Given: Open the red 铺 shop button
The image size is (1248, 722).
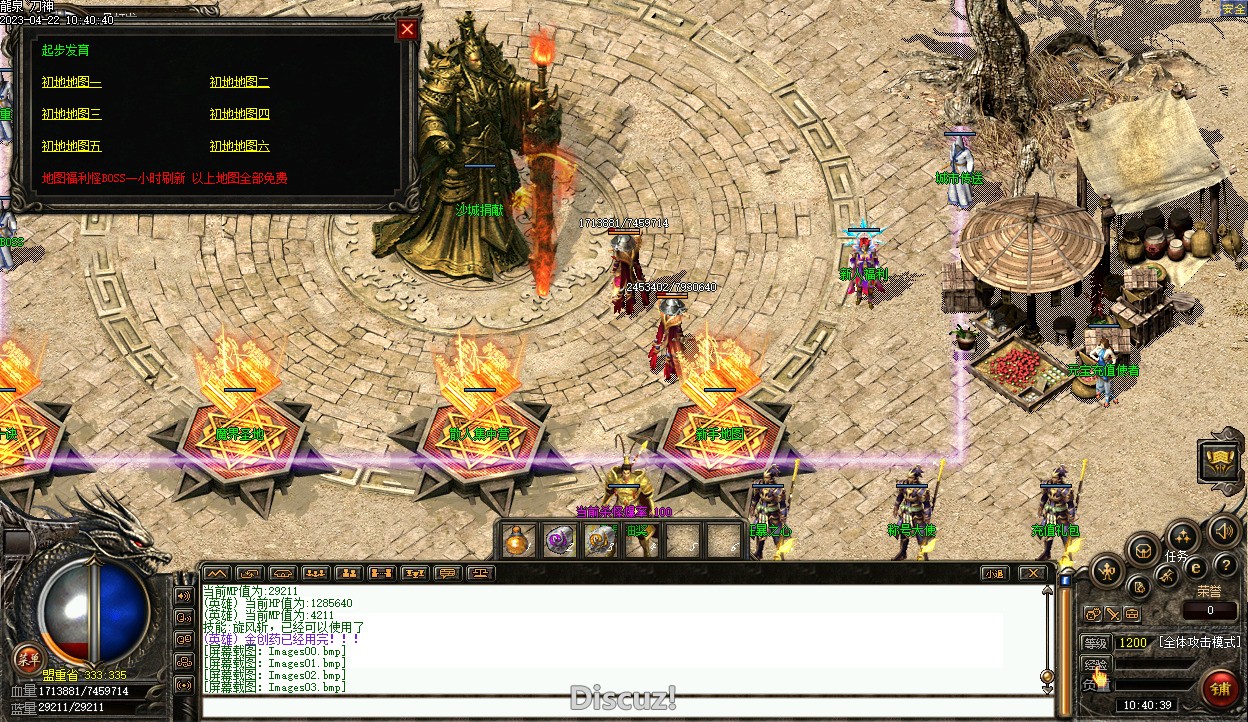Looking at the screenshot, I should click(x=1220, y=688).
